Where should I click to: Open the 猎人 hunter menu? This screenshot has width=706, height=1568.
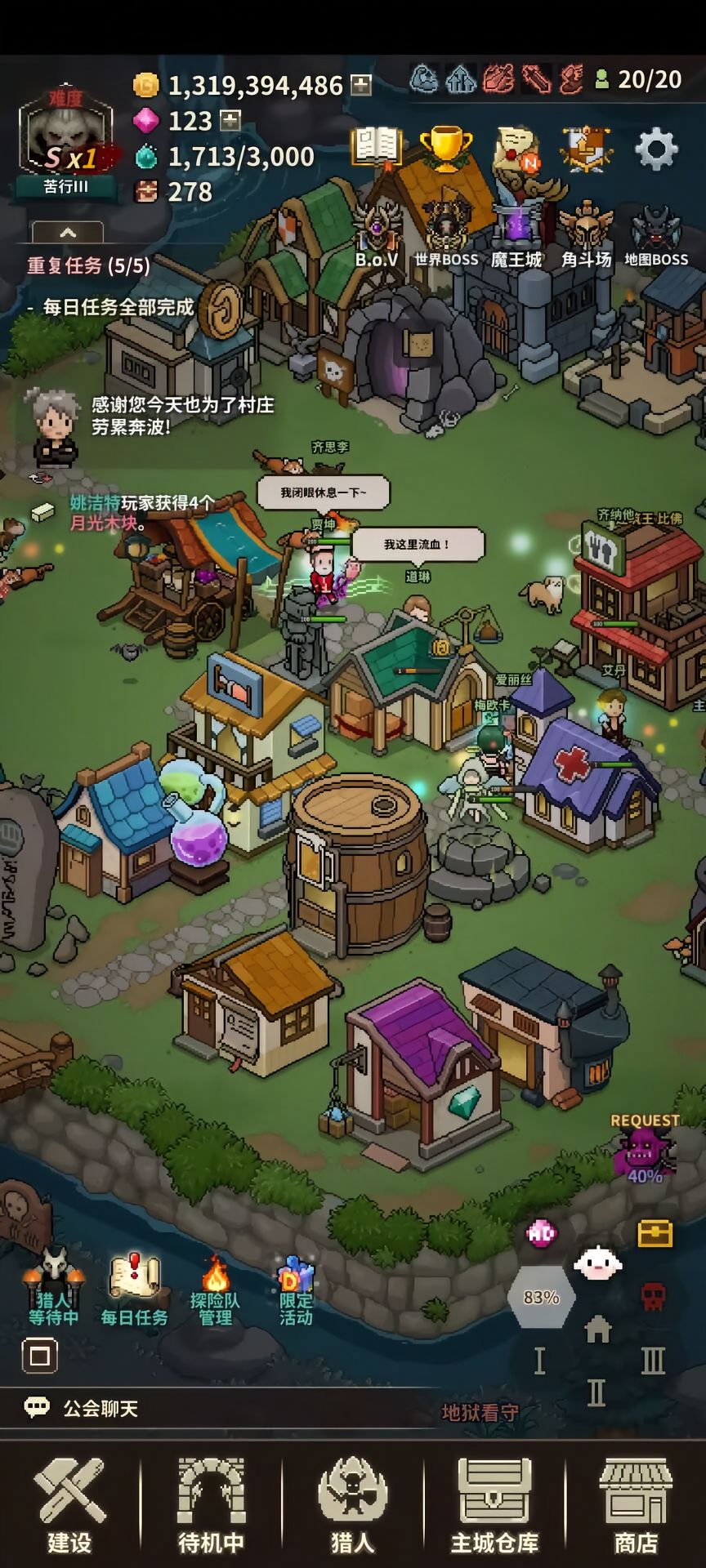[353, 1505]
